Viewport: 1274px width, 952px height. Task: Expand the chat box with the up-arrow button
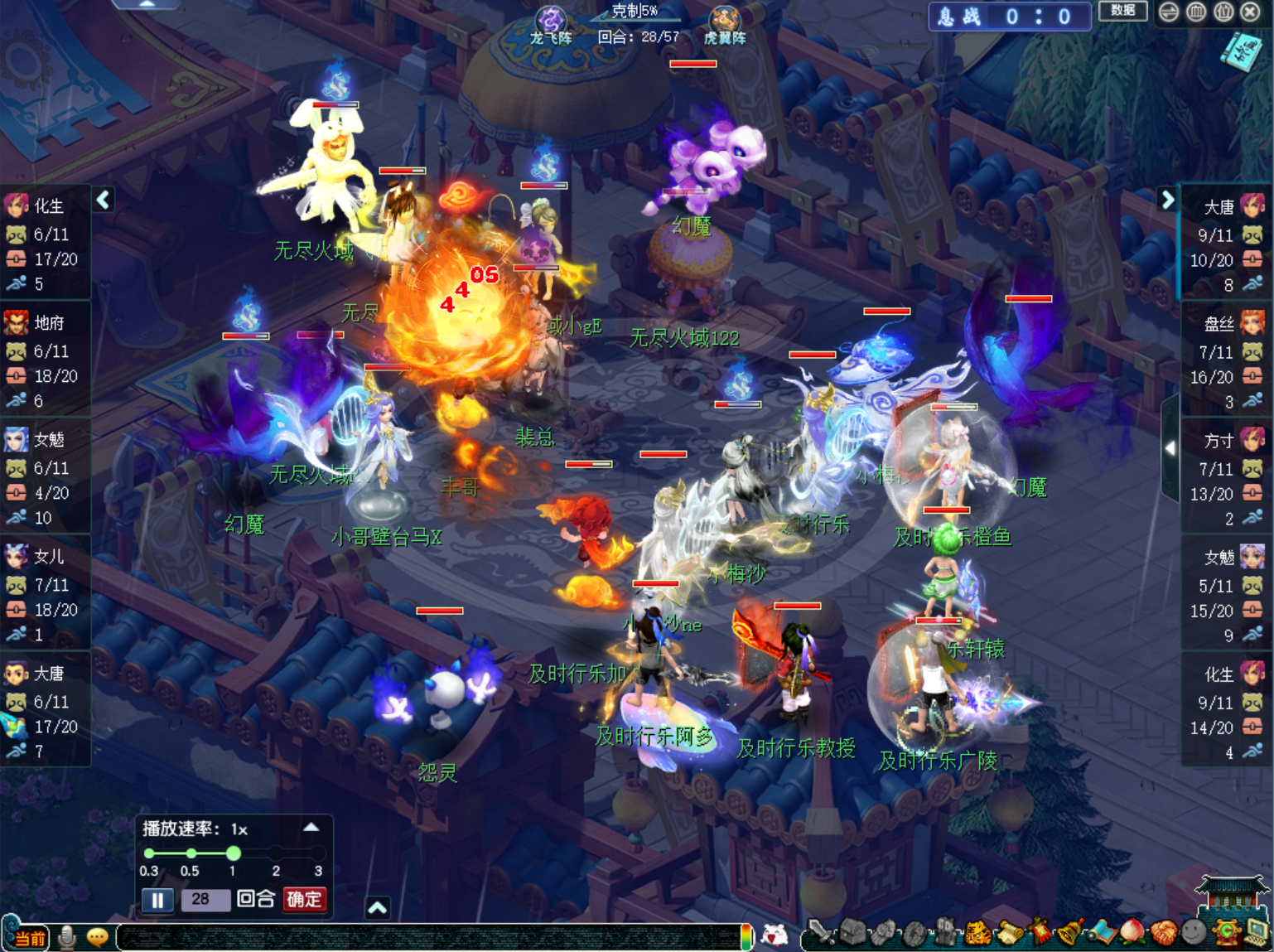377,908
